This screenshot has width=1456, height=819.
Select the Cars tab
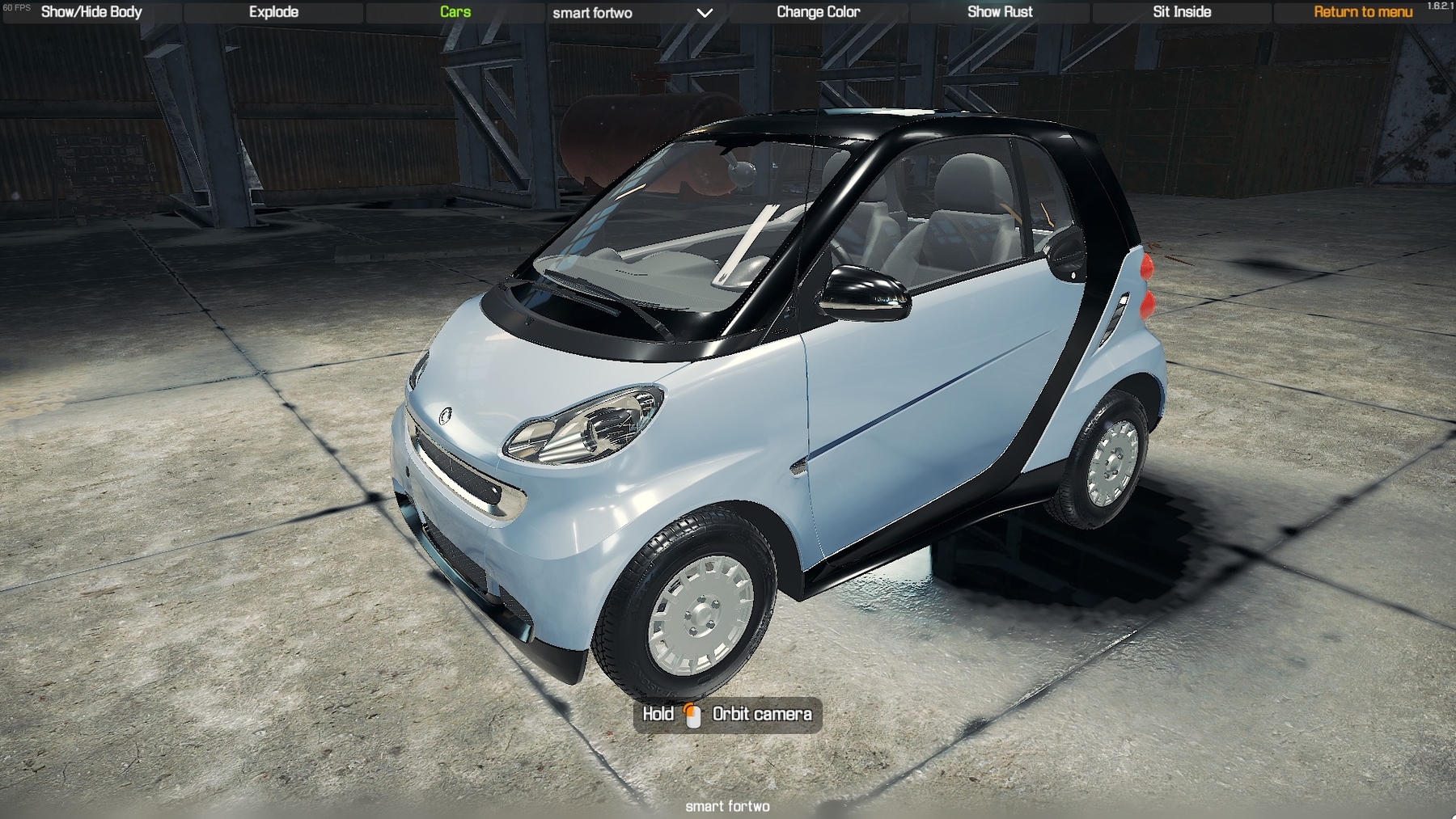tap(455, 12)
